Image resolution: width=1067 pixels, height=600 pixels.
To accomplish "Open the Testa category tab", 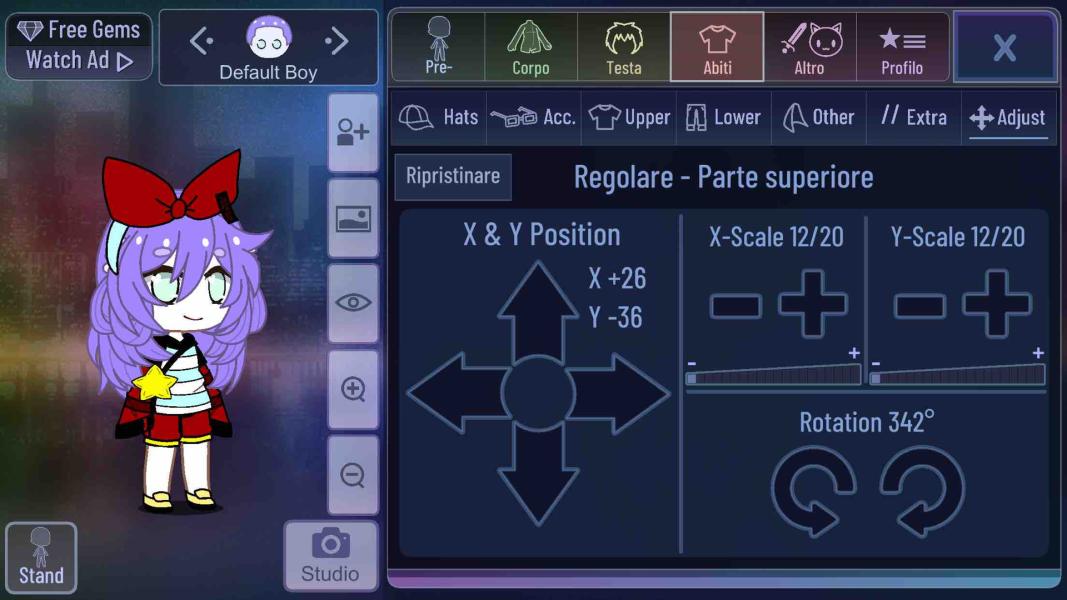I will pos(623,47).
